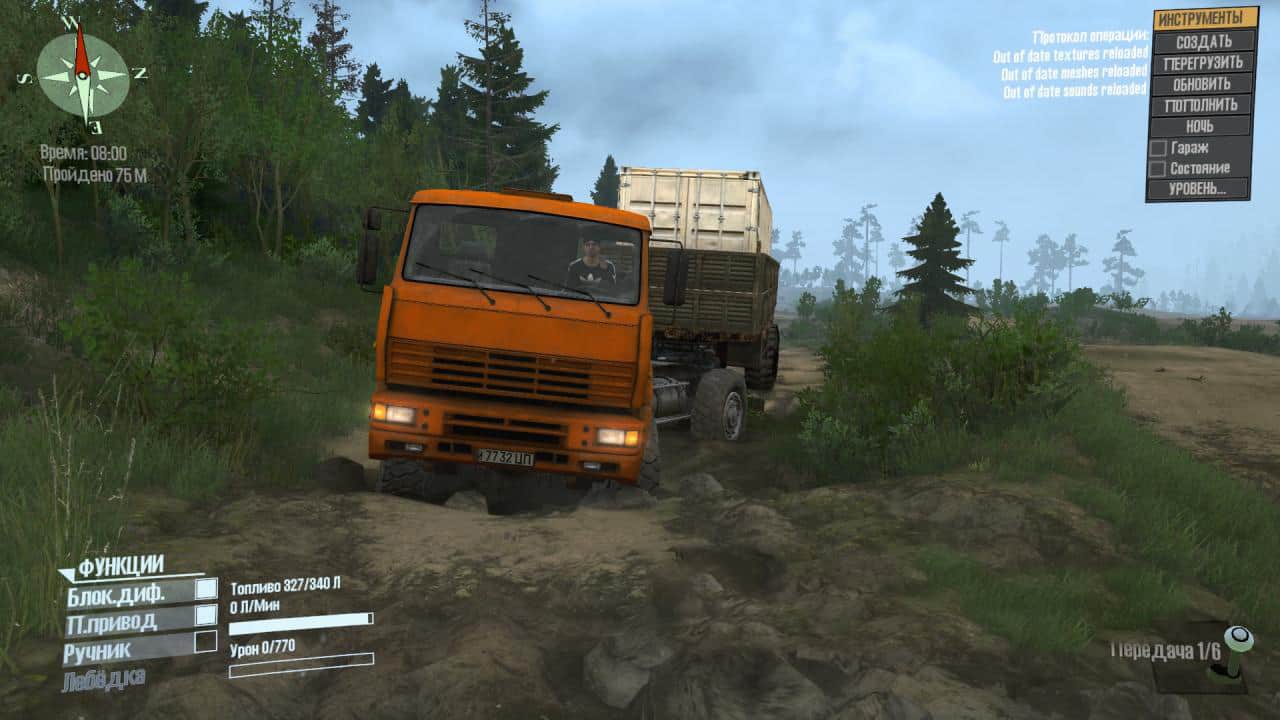Click the СОЗДАТЬ button in tools menu
This screenshot has width=1280, height=720.
point(1202,41)
